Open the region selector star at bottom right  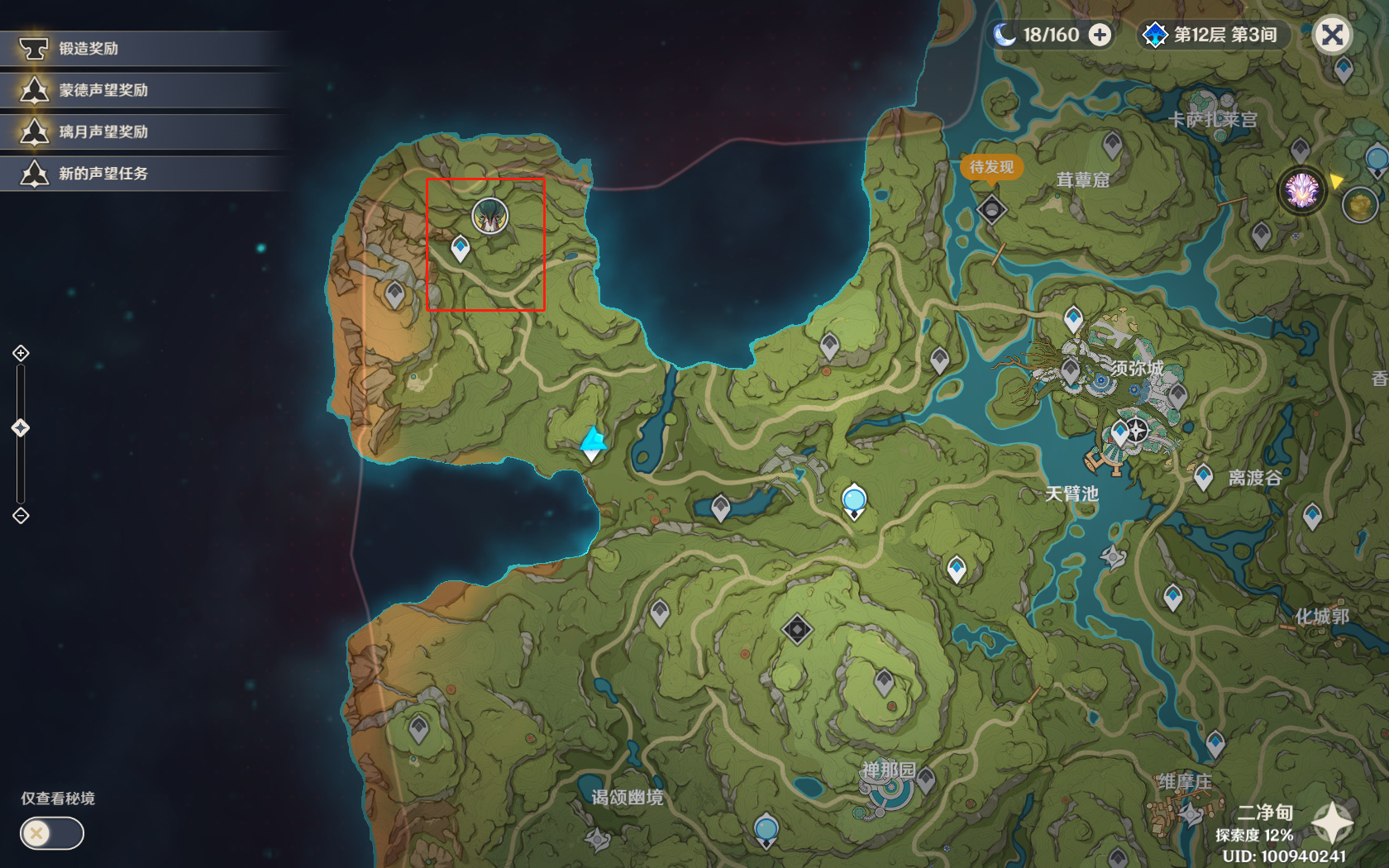point(1333,822)
